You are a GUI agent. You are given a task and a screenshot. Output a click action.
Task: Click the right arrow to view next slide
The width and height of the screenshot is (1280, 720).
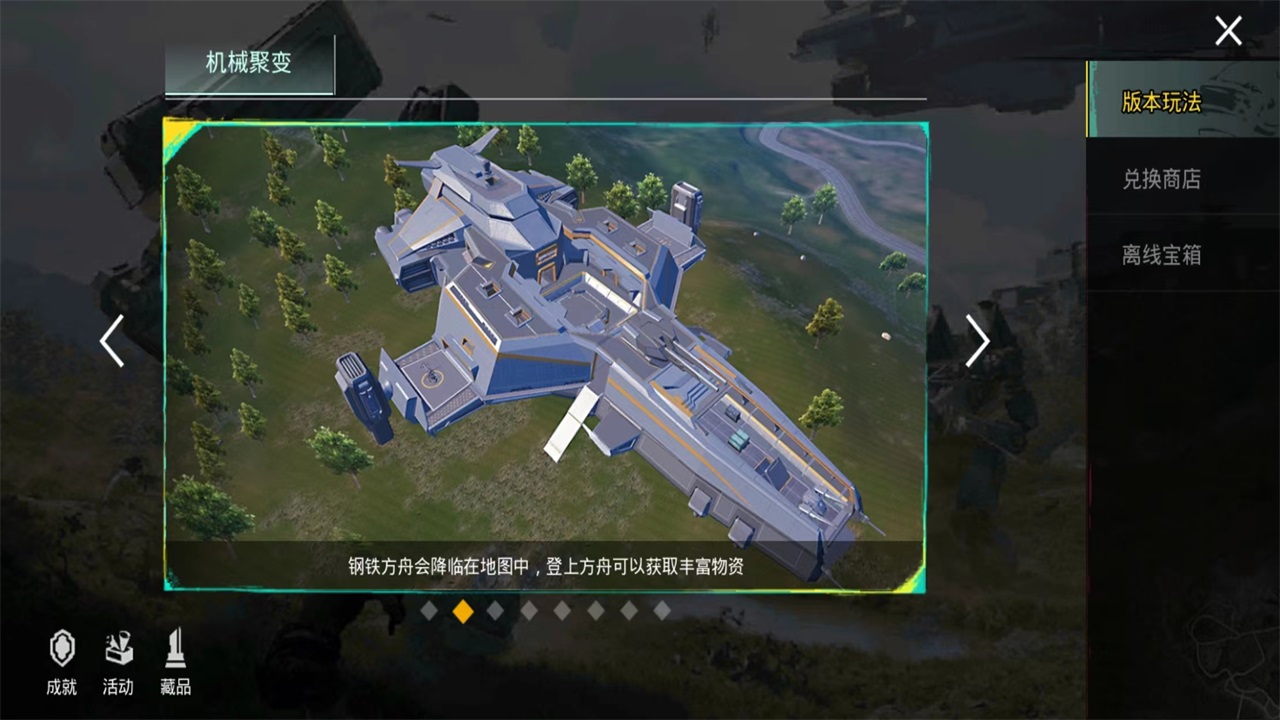click(978, 341)
